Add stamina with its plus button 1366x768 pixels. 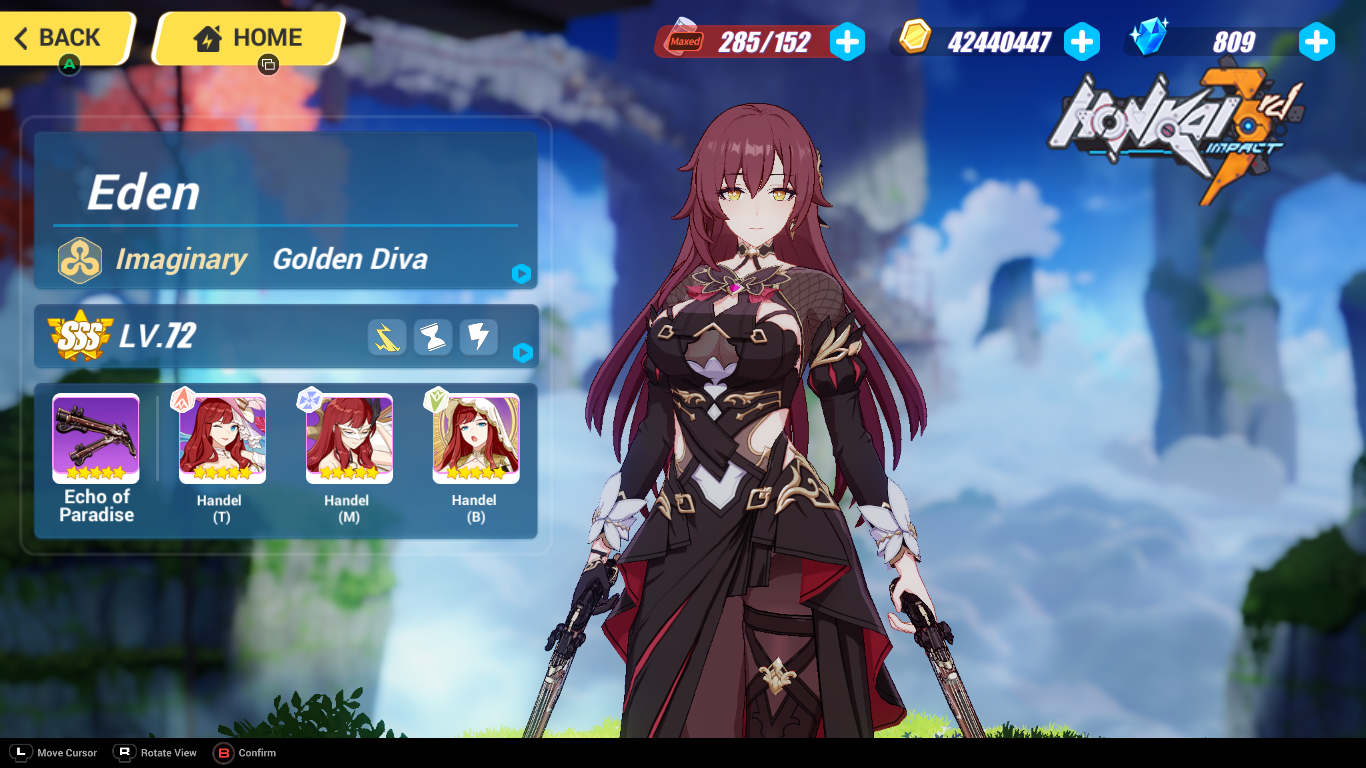[848, 42]
